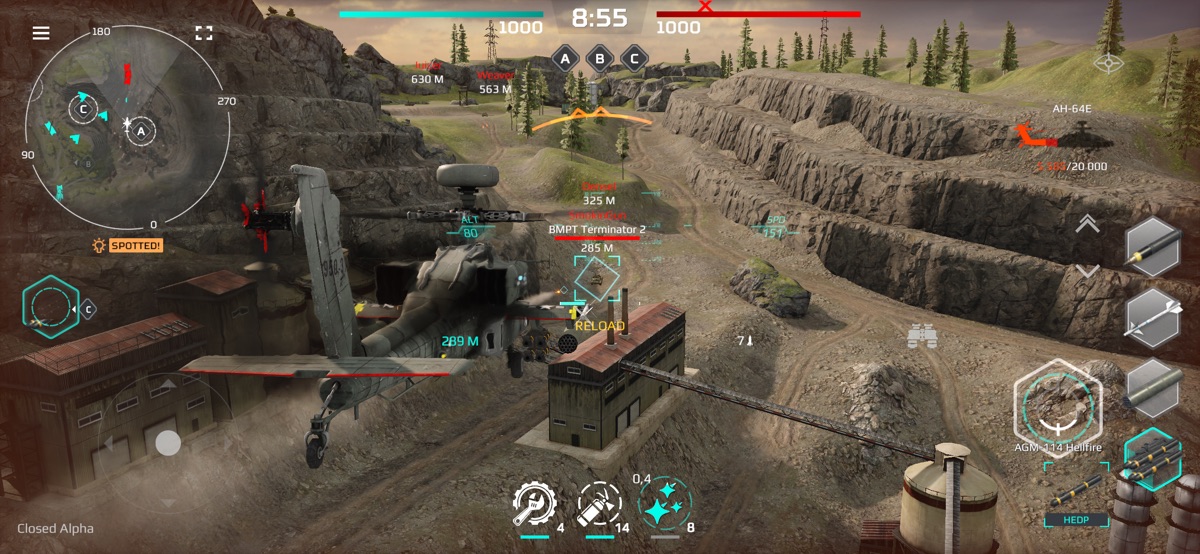Image resolution: width=1200 pixels, height=554 pixels.
Task: Activate the wrench repair kit
Action: click(x=534, y=505)
